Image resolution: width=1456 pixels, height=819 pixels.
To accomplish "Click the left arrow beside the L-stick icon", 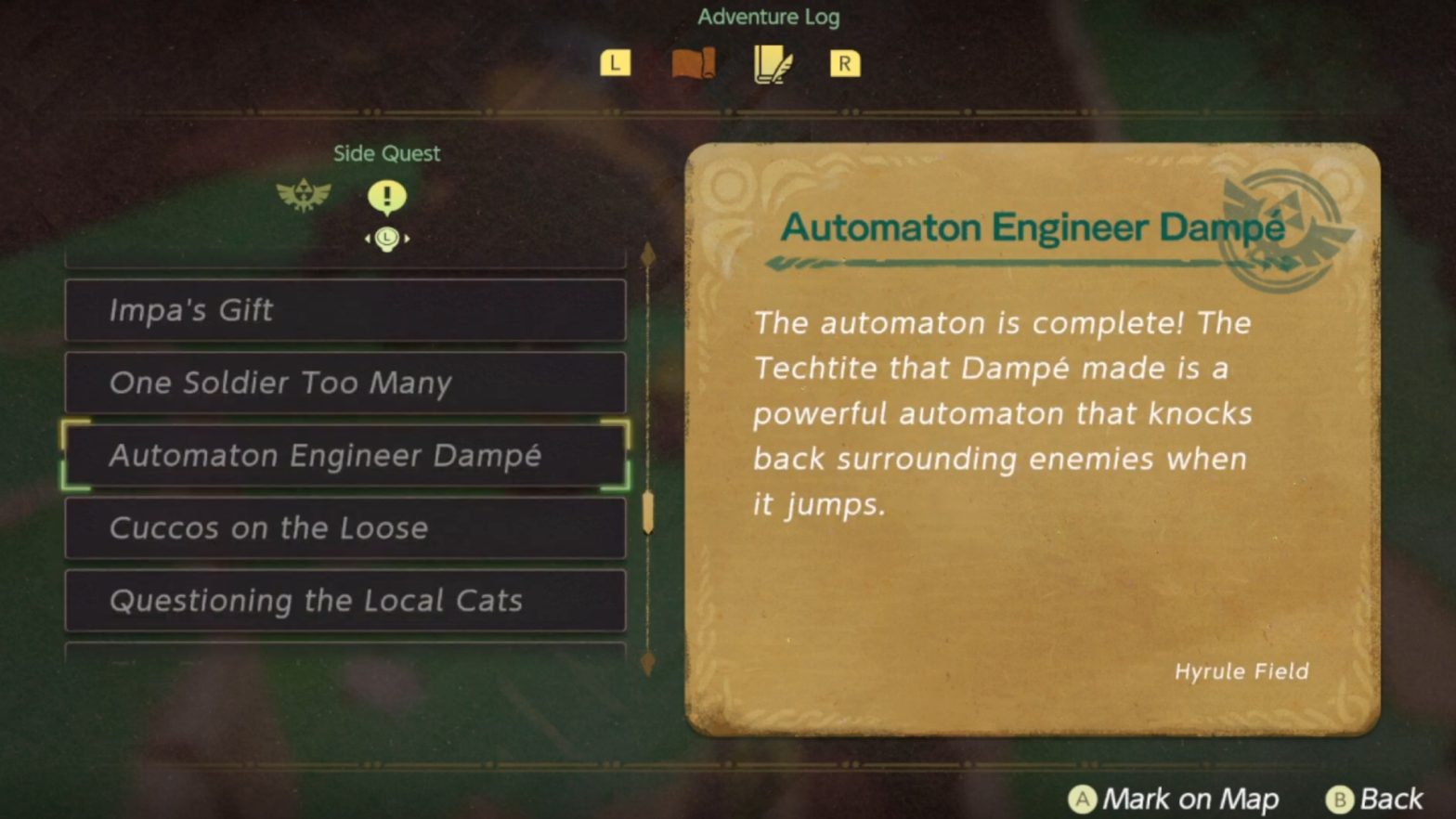I will point(367,239).
